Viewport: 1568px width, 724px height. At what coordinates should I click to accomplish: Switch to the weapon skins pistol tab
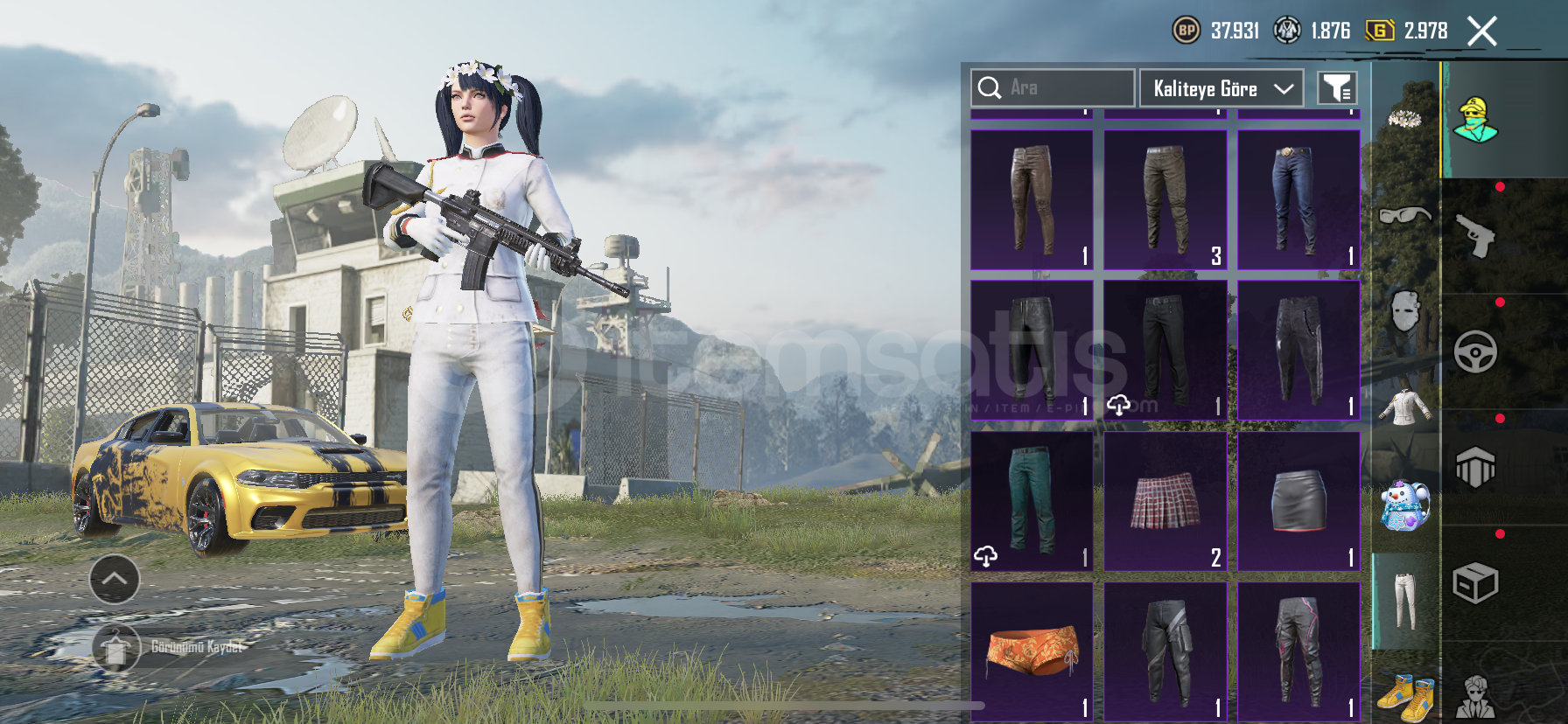(1476, 236)
